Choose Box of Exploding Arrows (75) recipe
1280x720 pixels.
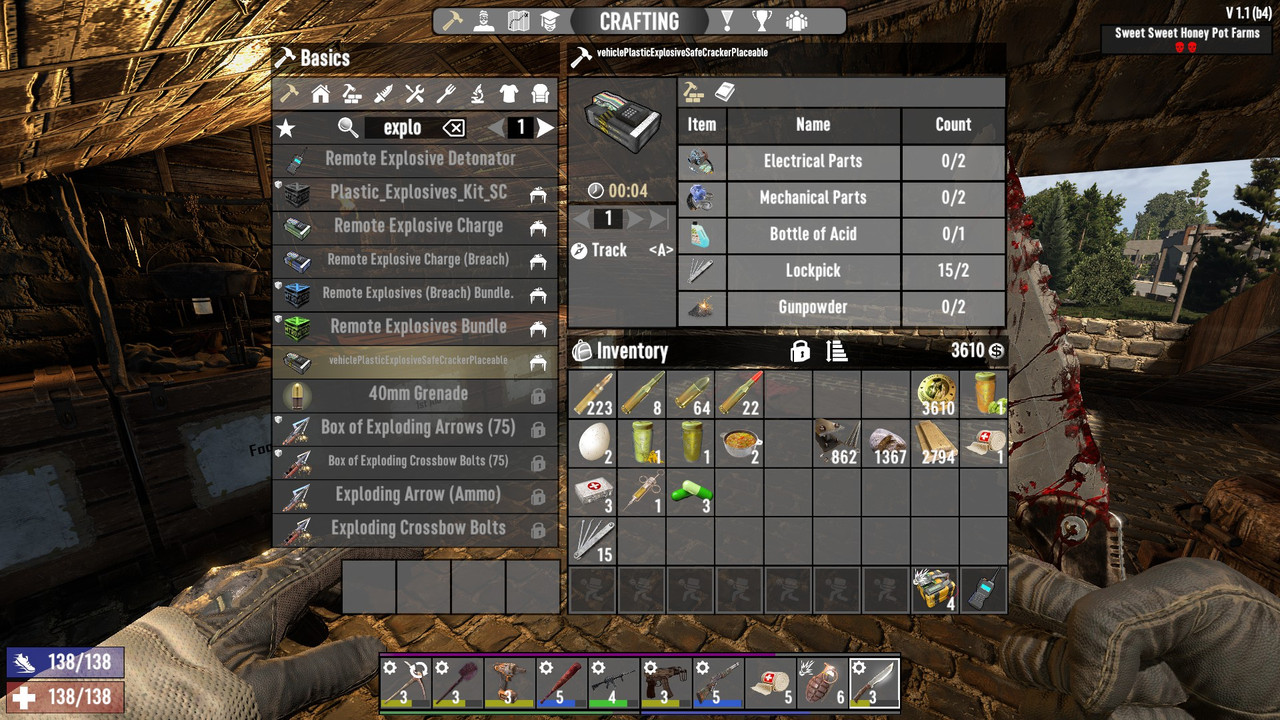[x=418, y=428]
